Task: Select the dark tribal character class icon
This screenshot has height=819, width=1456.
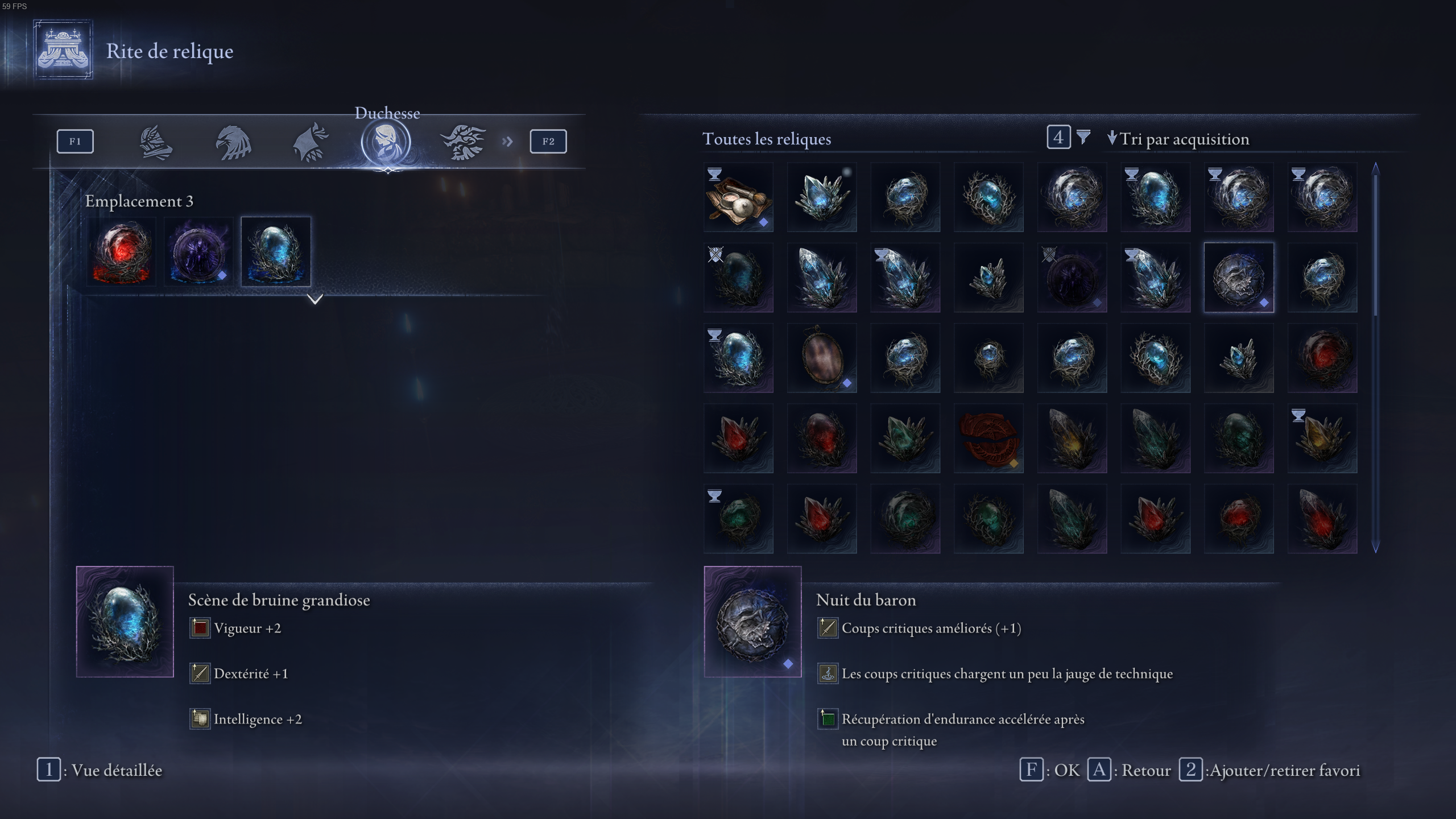Action: tap(464, 142)
